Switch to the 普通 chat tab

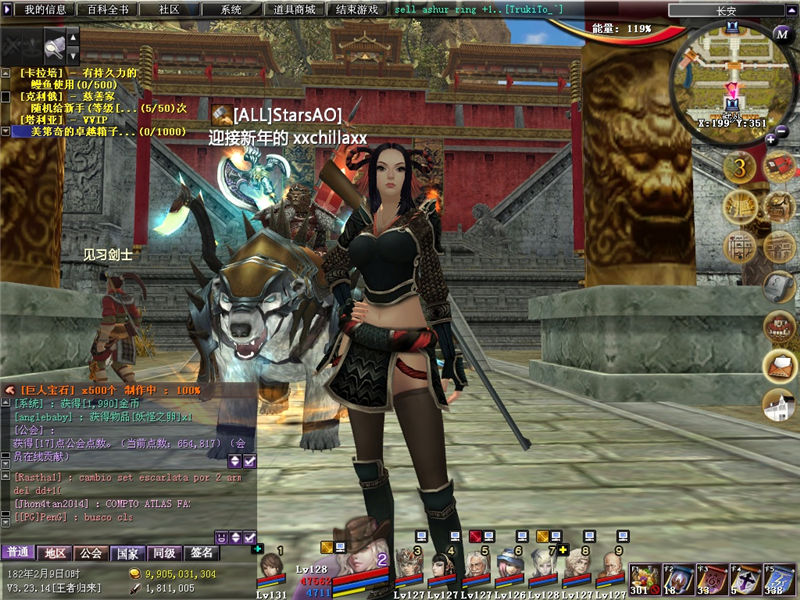[17, 552]
